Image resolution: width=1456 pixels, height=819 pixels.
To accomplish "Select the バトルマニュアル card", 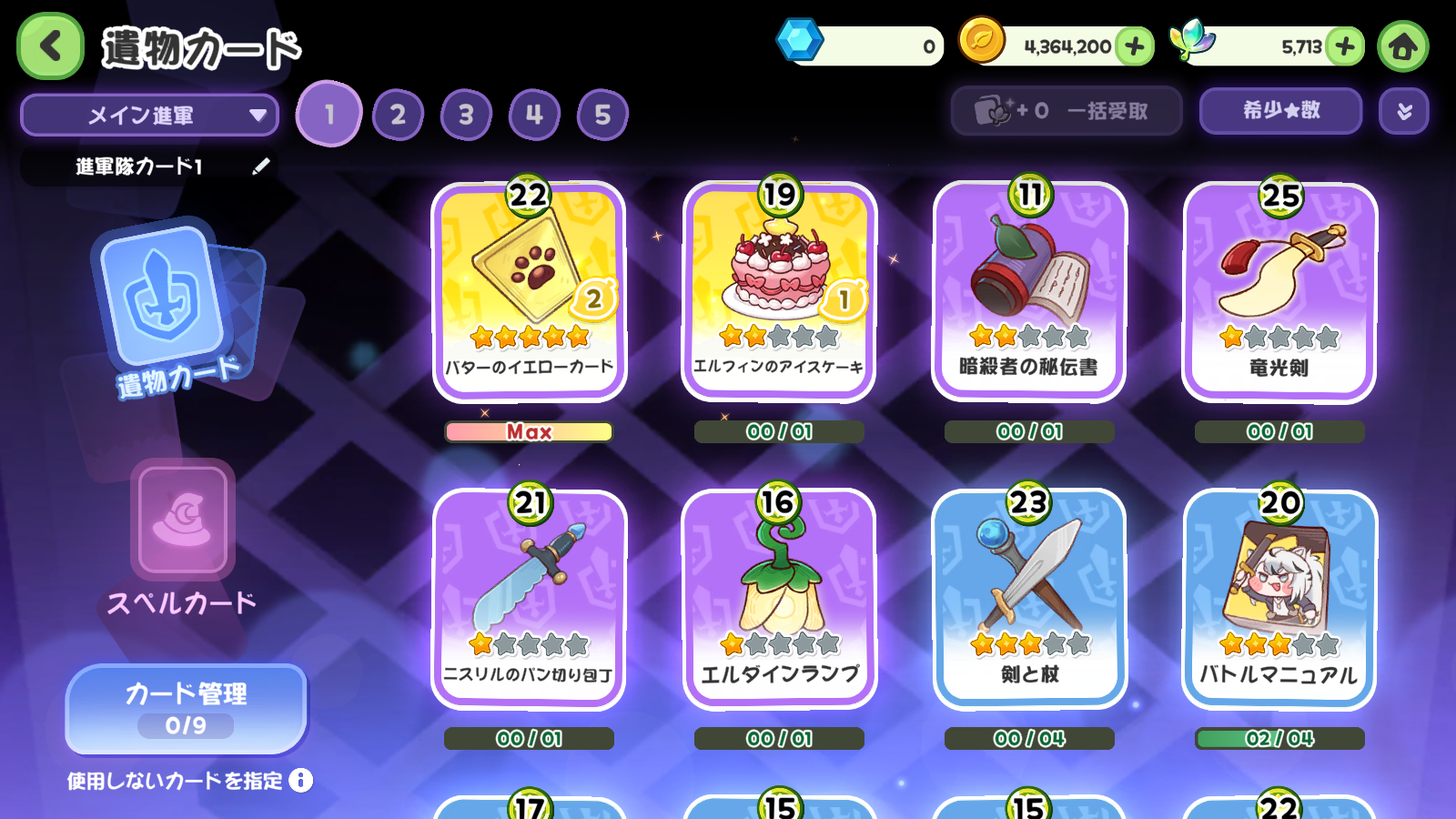I will [1279, 599].
